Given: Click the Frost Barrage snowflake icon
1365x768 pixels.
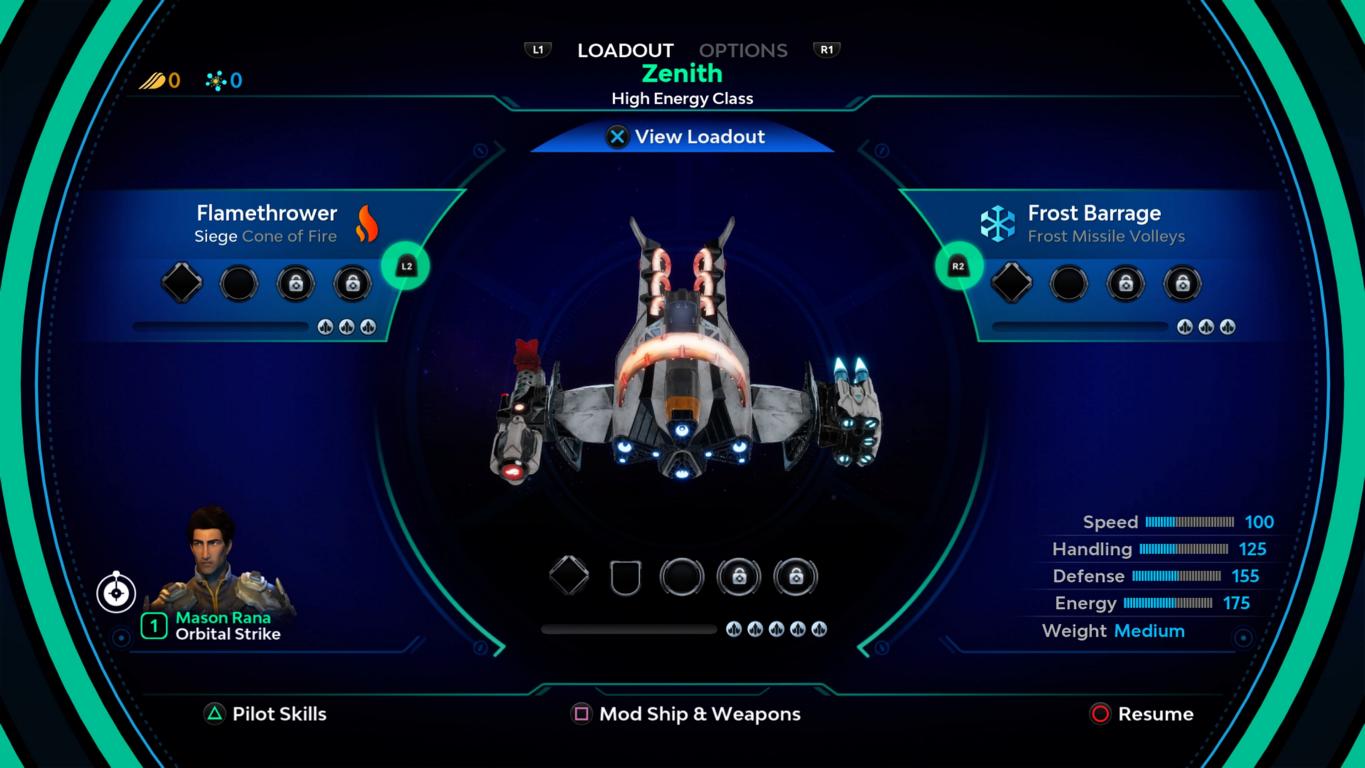Looking at the screenshot, I should pyautogui.click(x=997, y=224).
